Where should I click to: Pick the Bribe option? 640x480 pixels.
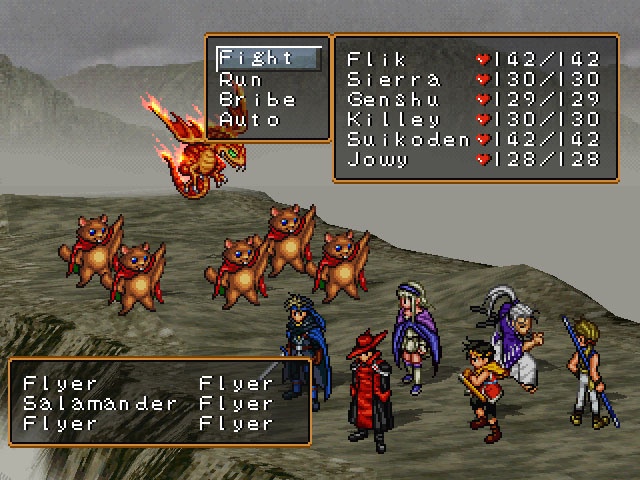[x=257, y=100]
